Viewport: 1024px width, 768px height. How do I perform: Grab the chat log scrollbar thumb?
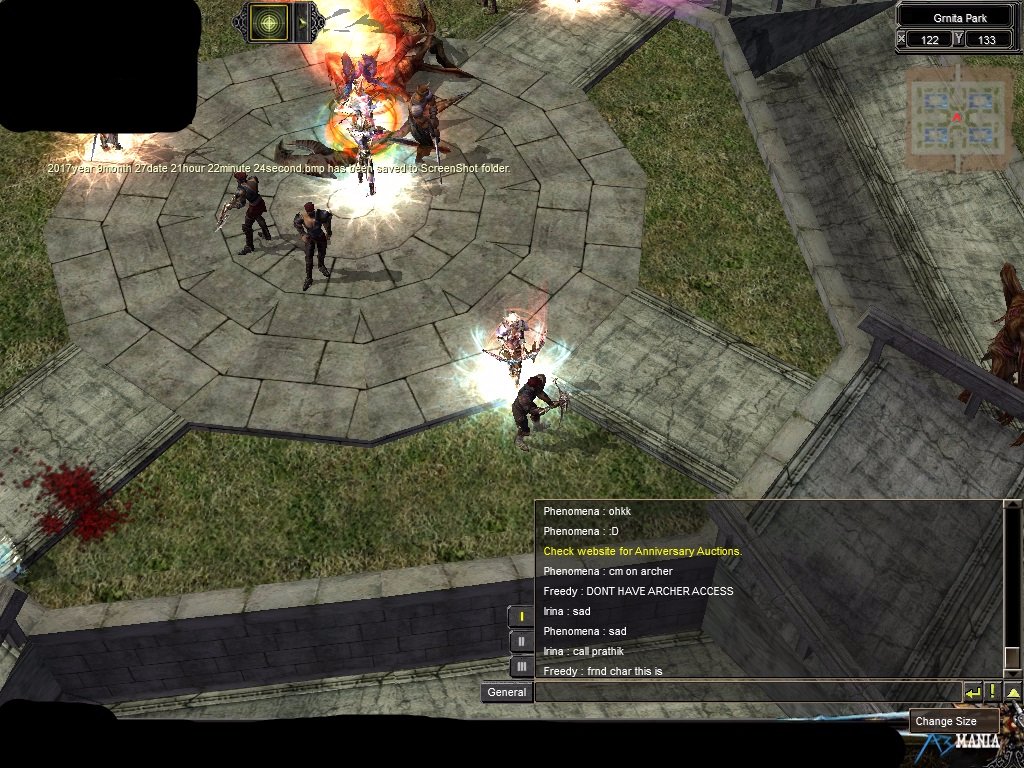1012,657
